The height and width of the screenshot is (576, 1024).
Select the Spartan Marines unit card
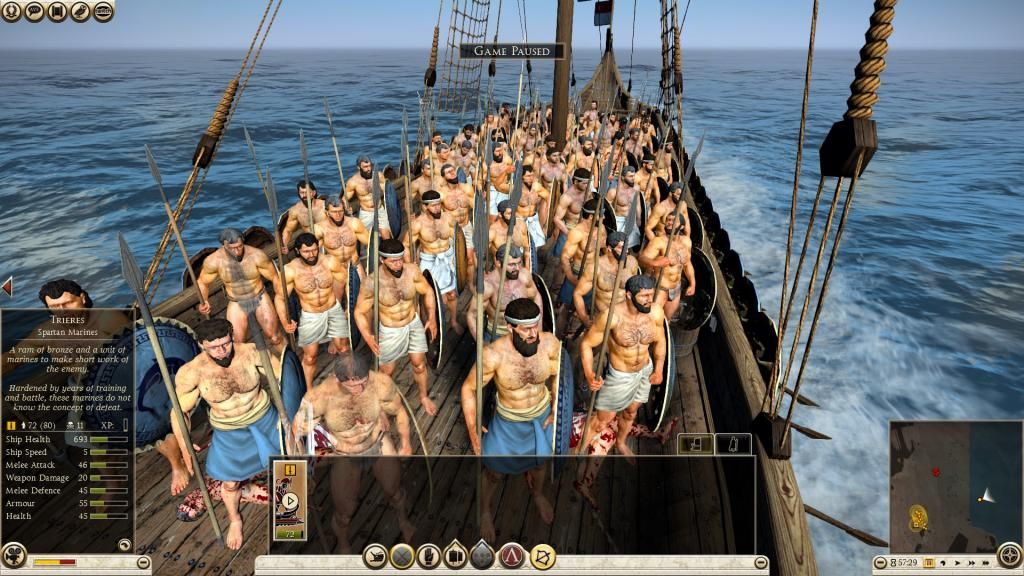click(290, 500)
